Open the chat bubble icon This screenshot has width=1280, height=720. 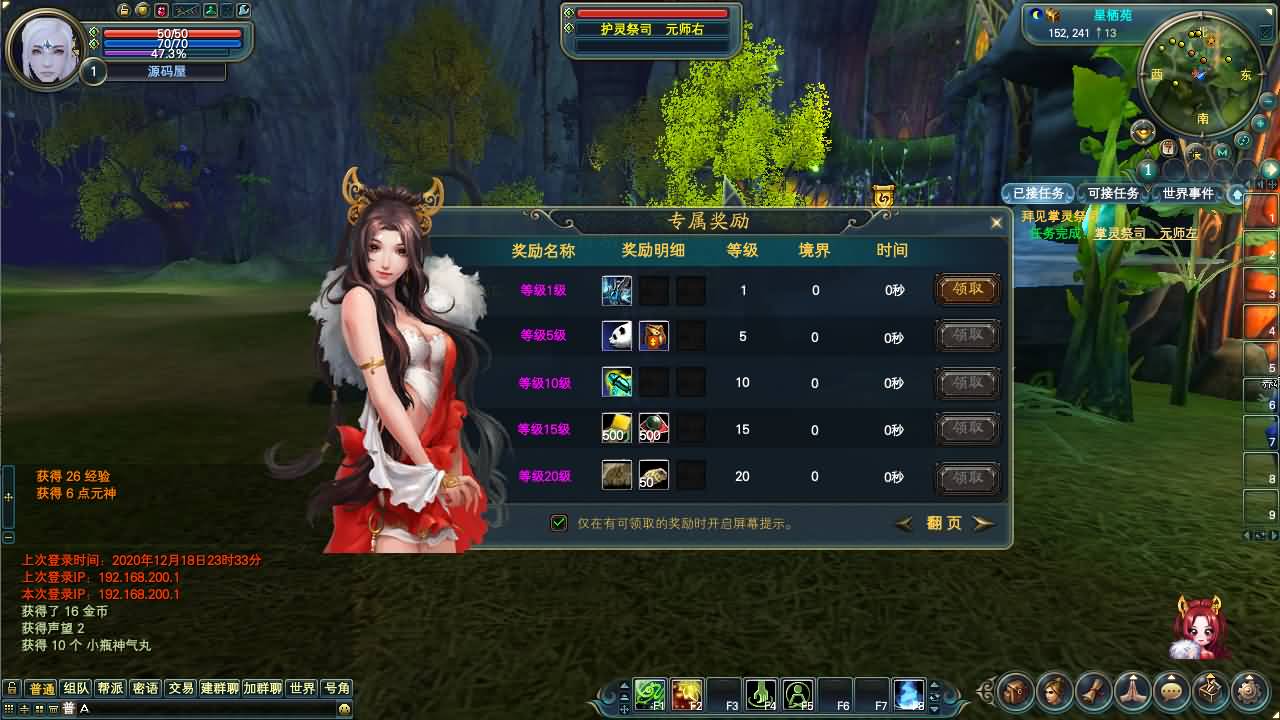(1171, 691)
